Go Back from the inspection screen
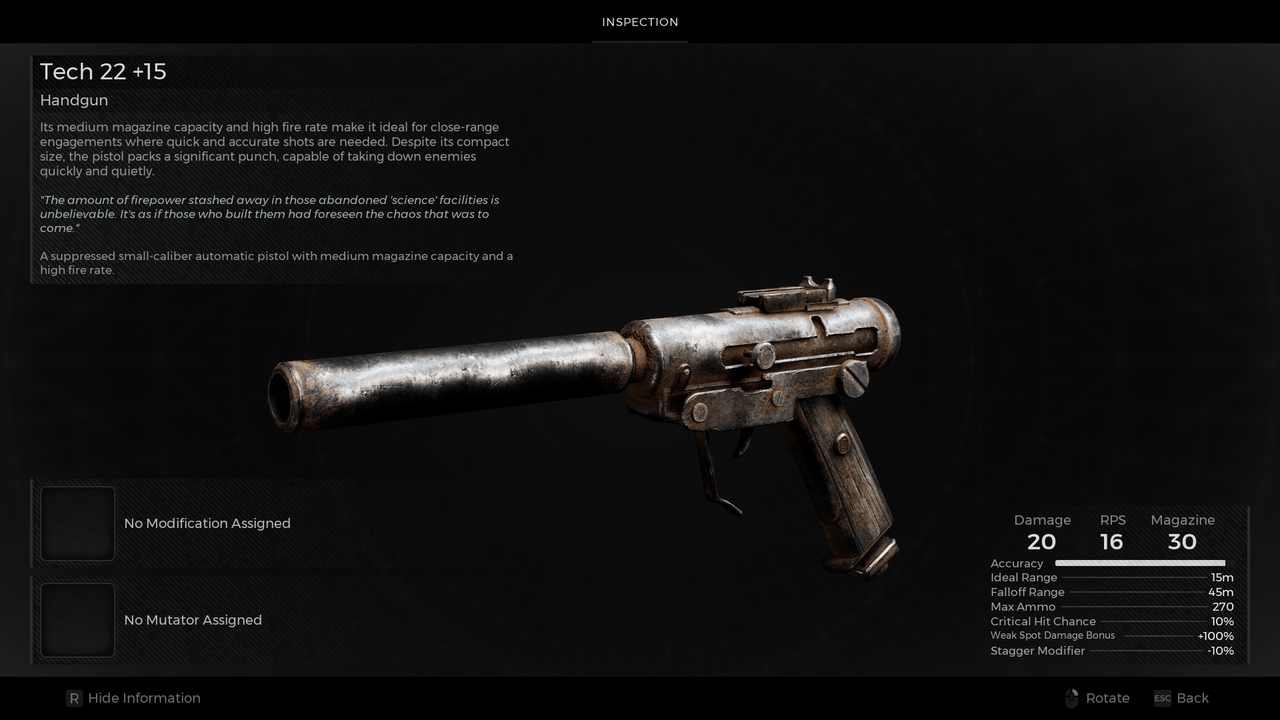 click(1181, 698)
